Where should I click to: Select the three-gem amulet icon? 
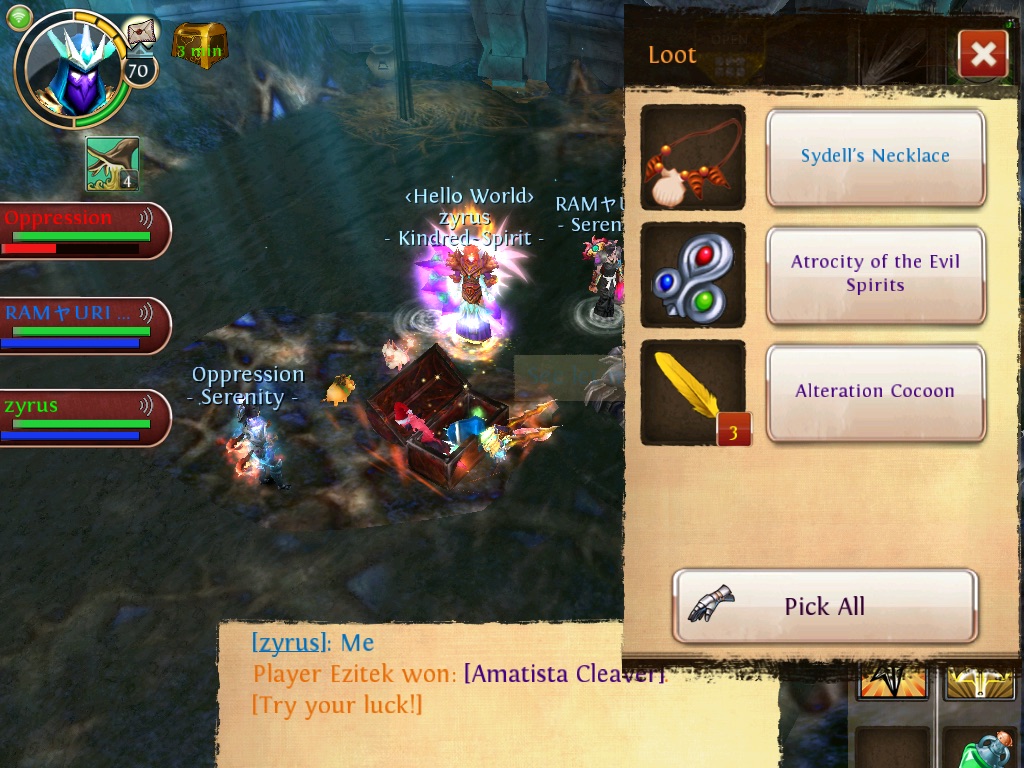[693, 275]
